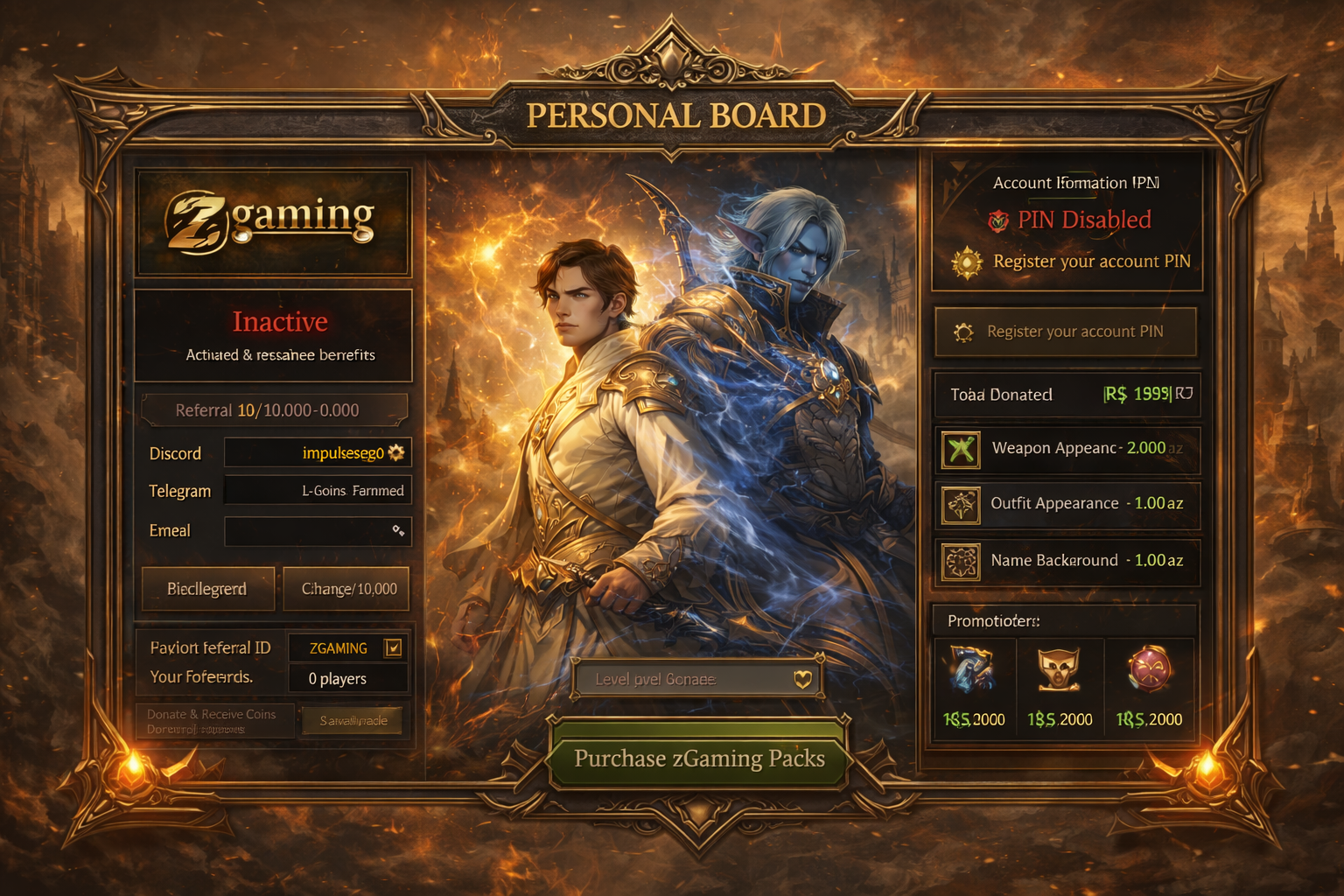
Task: Click the Referral 10/10.000 bar
Action: click(274, 410)
